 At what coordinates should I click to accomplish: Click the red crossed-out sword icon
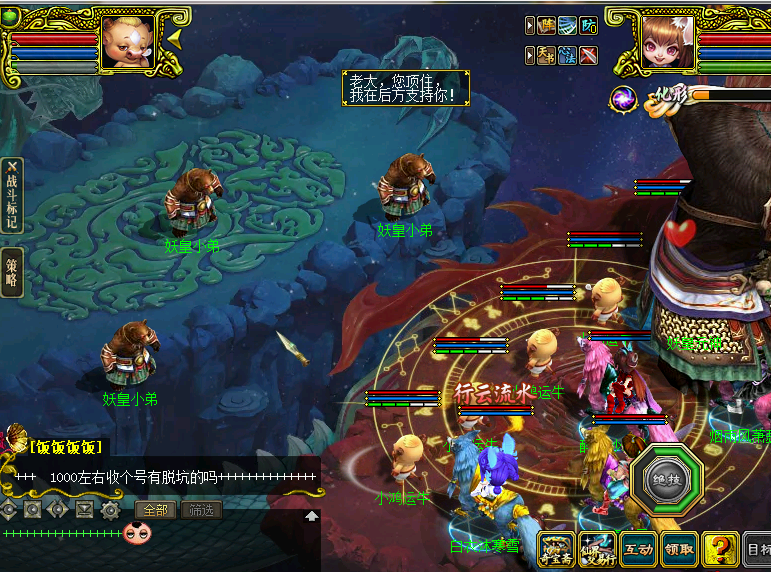(x=590, y=56)
